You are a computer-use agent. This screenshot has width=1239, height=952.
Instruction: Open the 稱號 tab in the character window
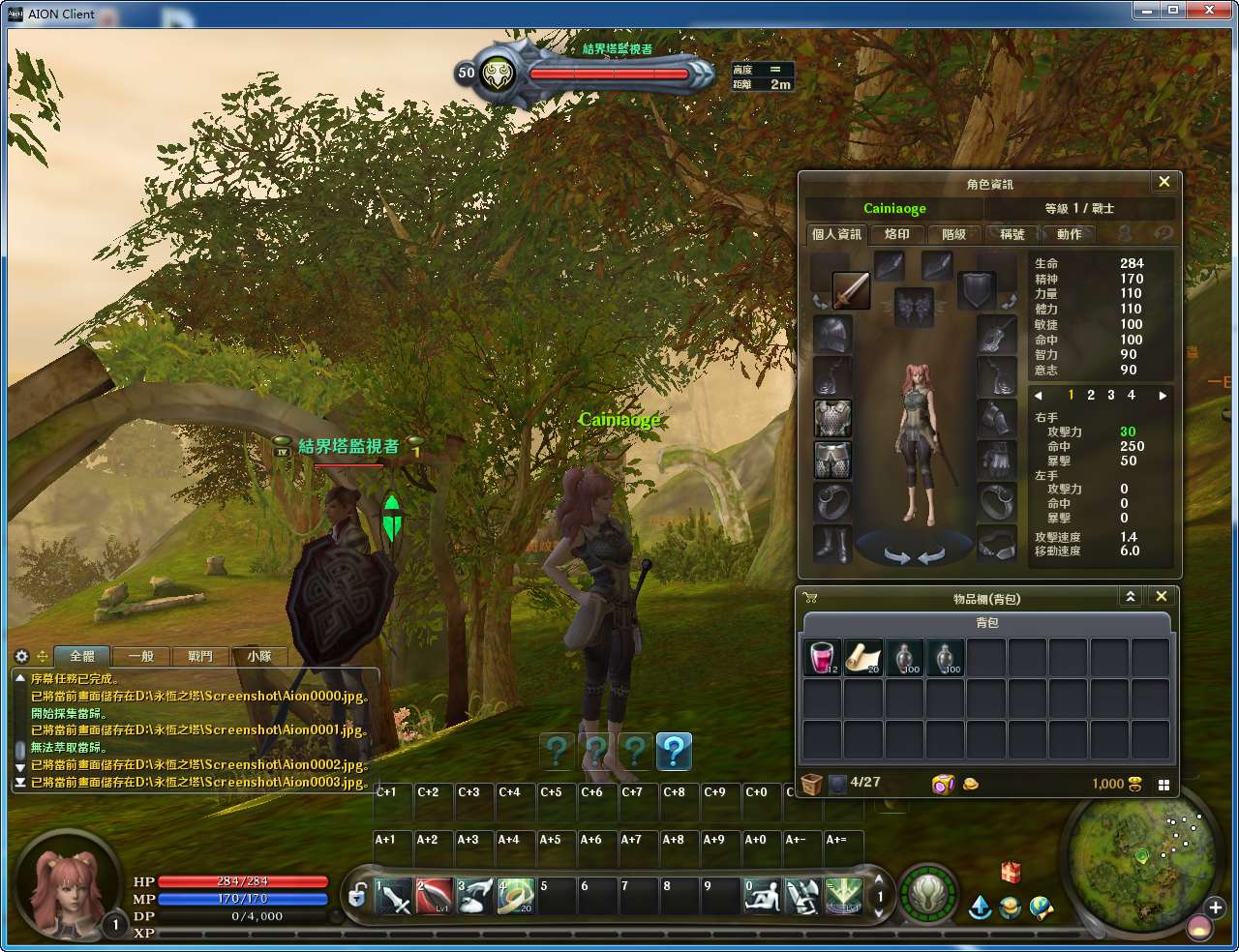pos(1010,234)
